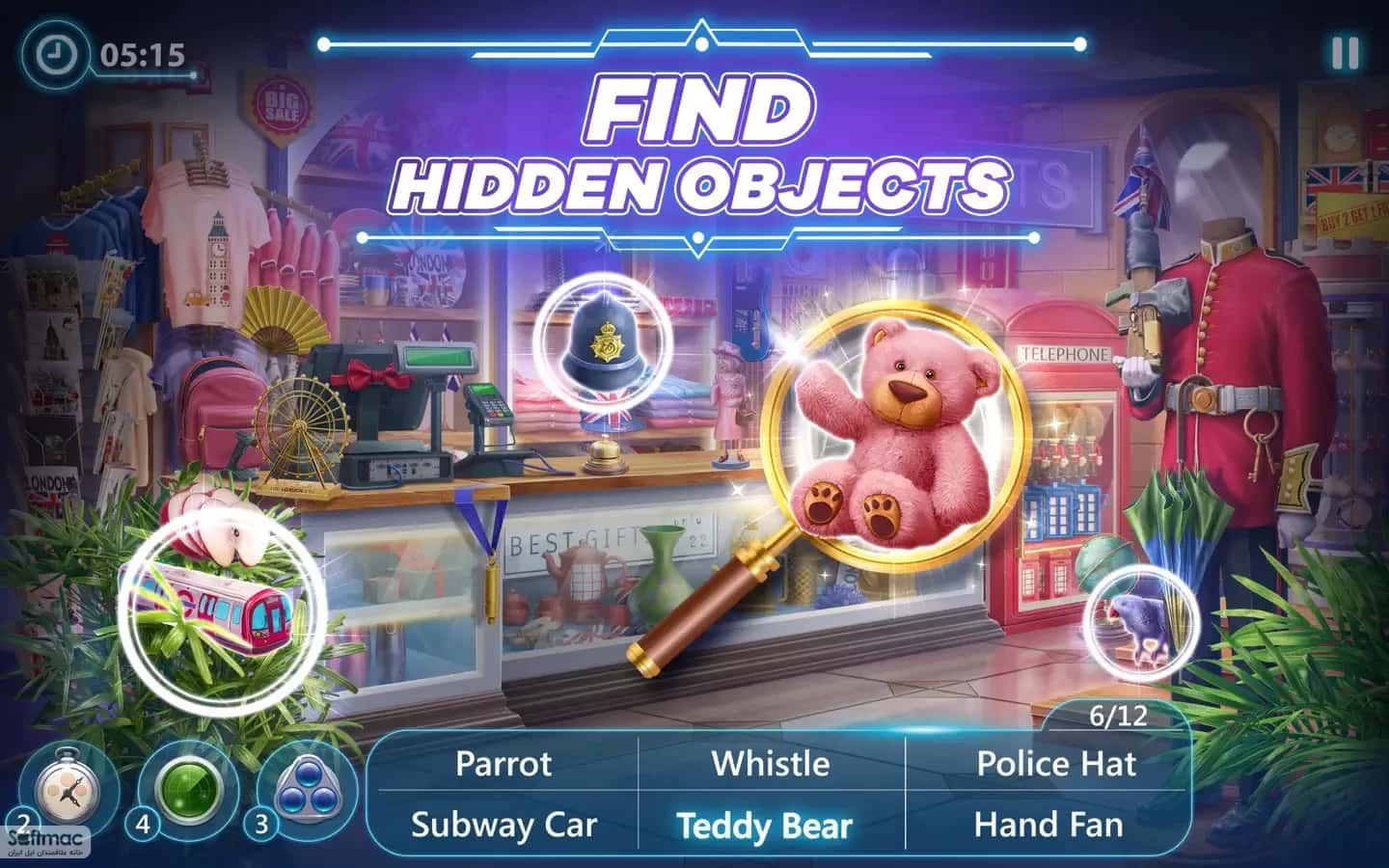
Task: Select Whistle from the word list
Action: (x=770, y=764)
